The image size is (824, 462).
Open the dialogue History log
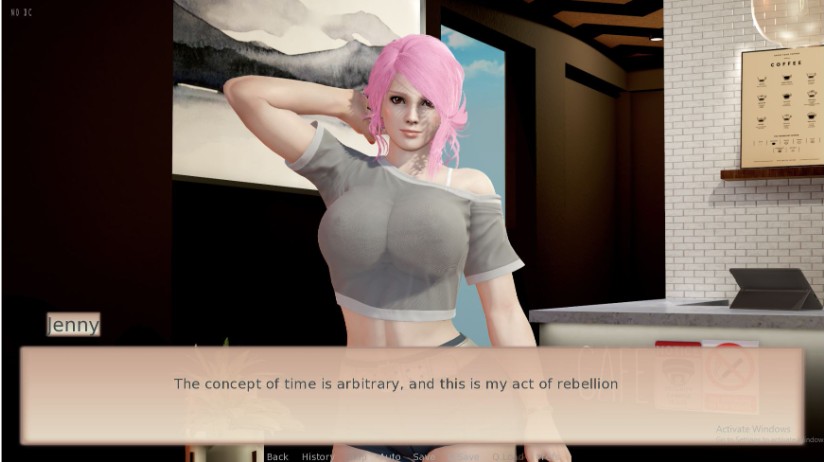coord(318,456)
